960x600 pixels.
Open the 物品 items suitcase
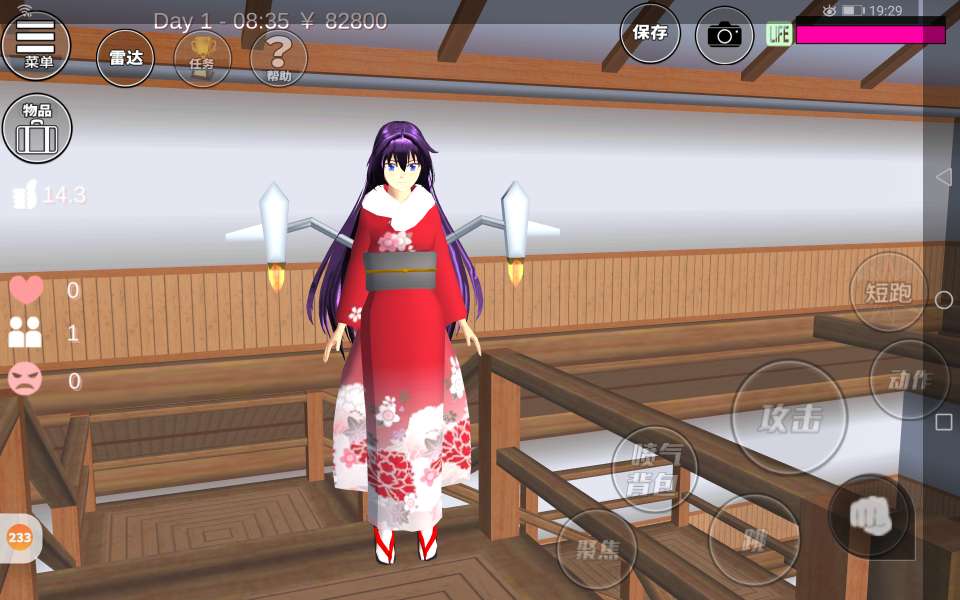pos(37,128)
